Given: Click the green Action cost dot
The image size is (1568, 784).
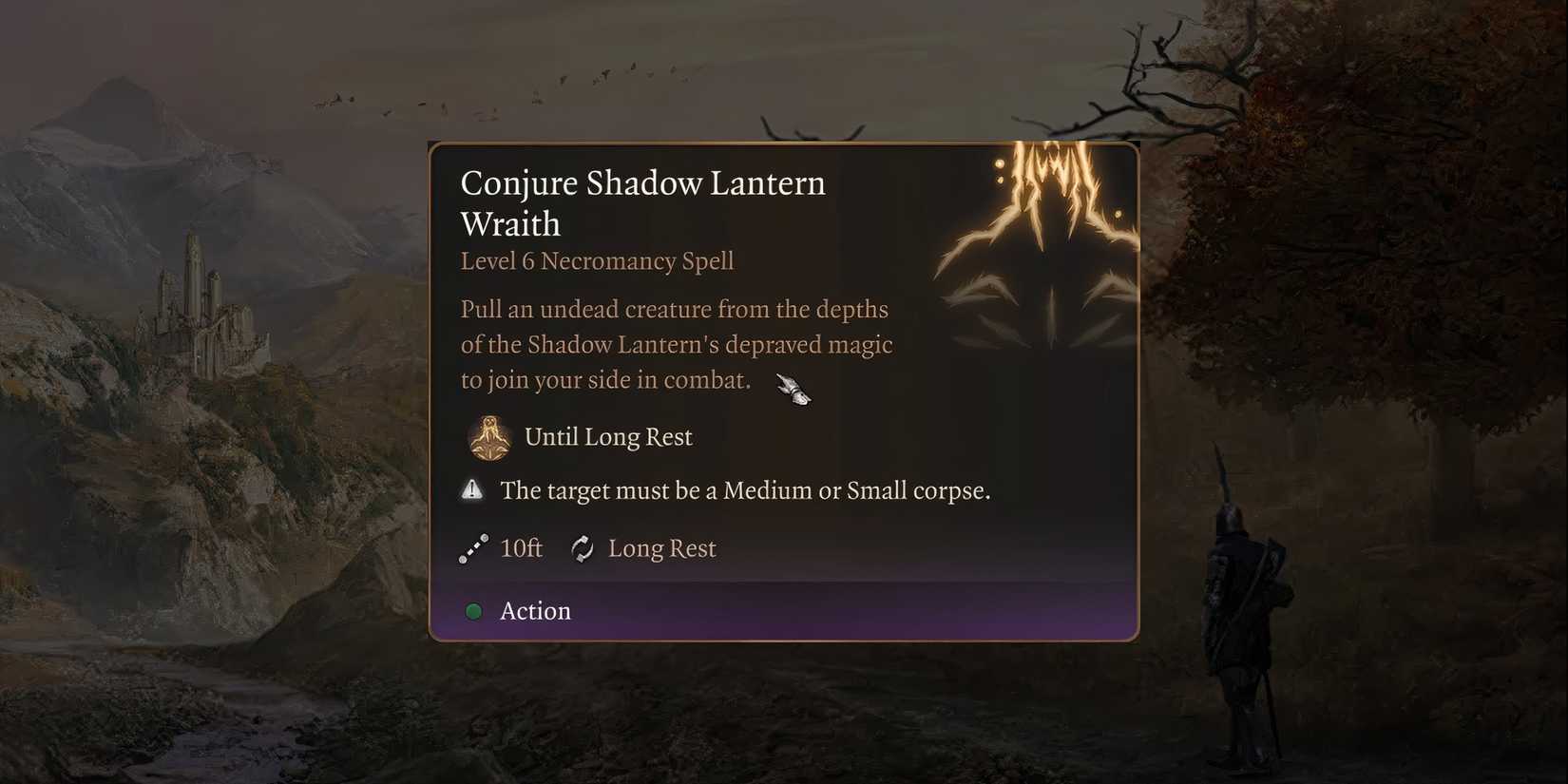Looking at the screenshot, I should tap(473, 611).
